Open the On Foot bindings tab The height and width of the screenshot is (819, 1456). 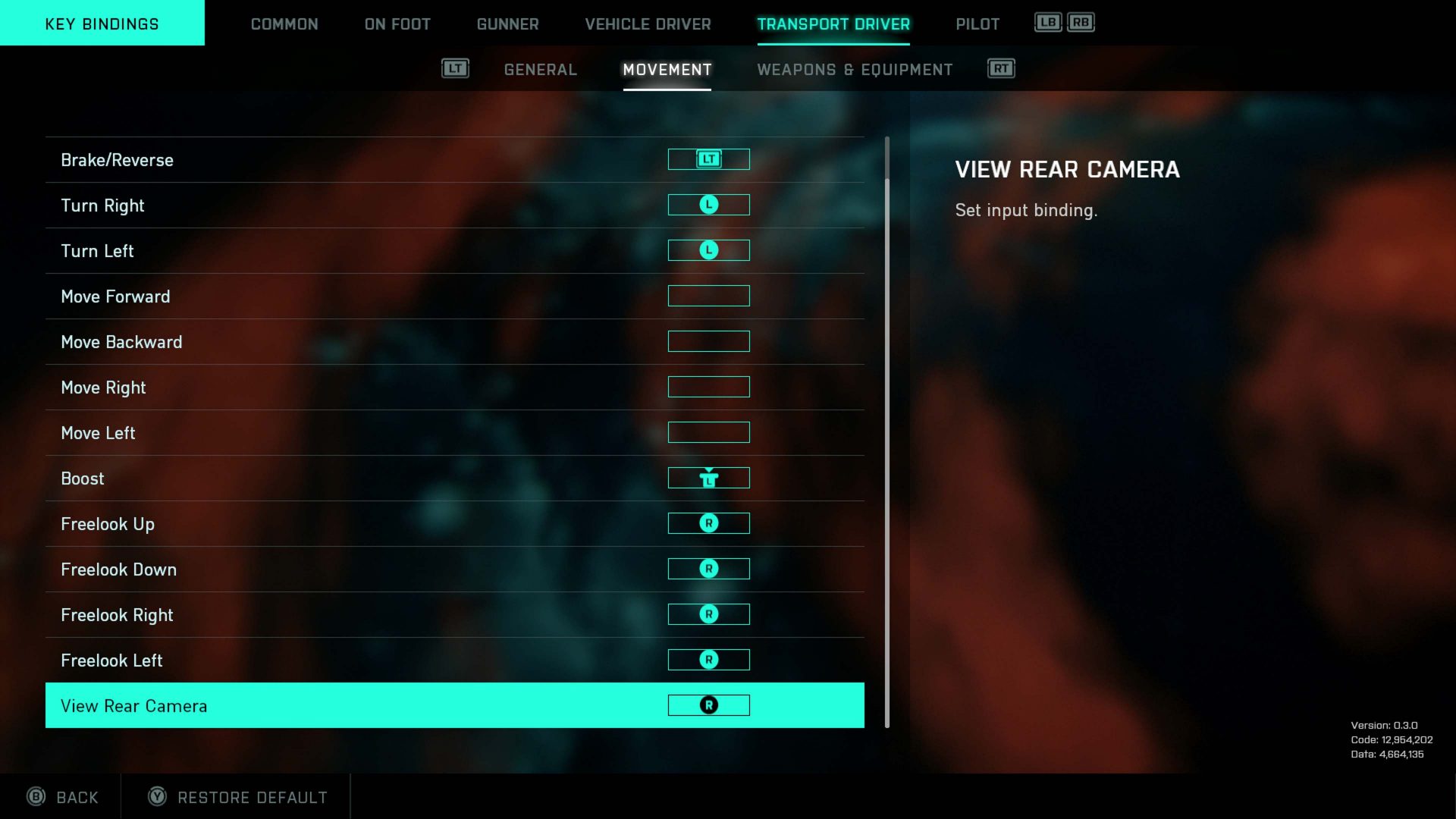click(396, 24)
